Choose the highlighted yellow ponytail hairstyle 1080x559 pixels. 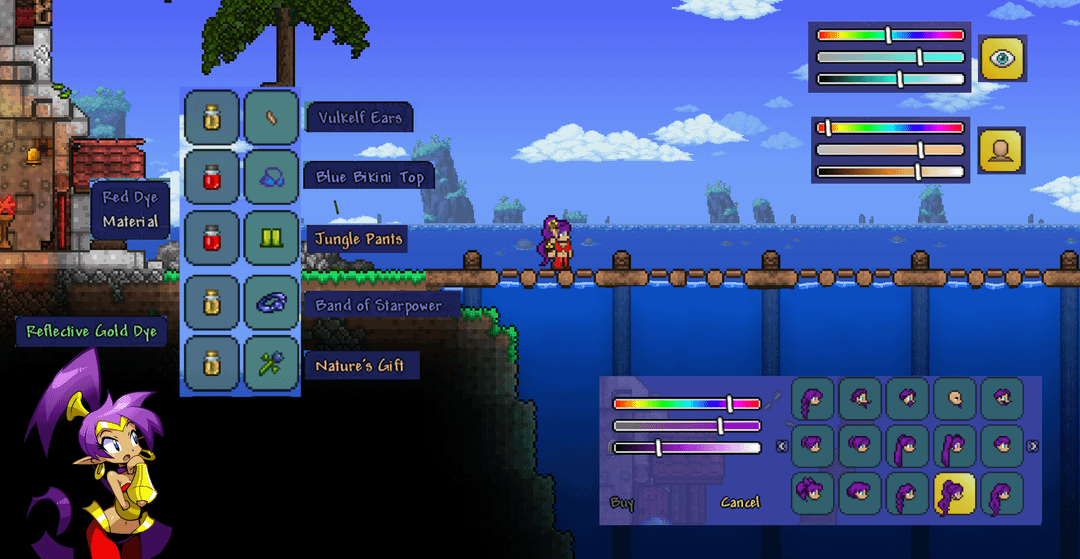point(953,493)
